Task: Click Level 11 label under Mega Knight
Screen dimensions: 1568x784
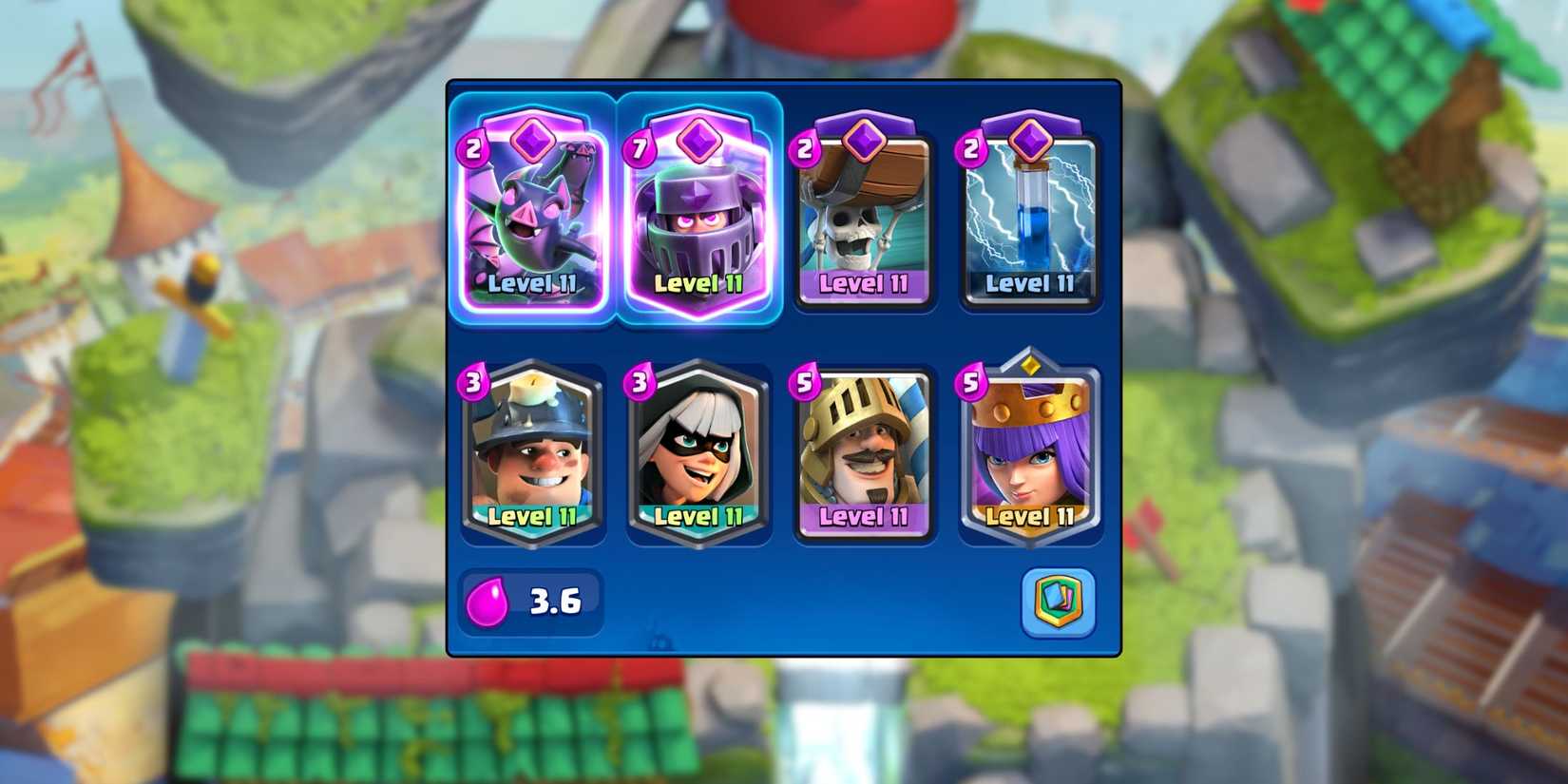Action: pos(699,284)
